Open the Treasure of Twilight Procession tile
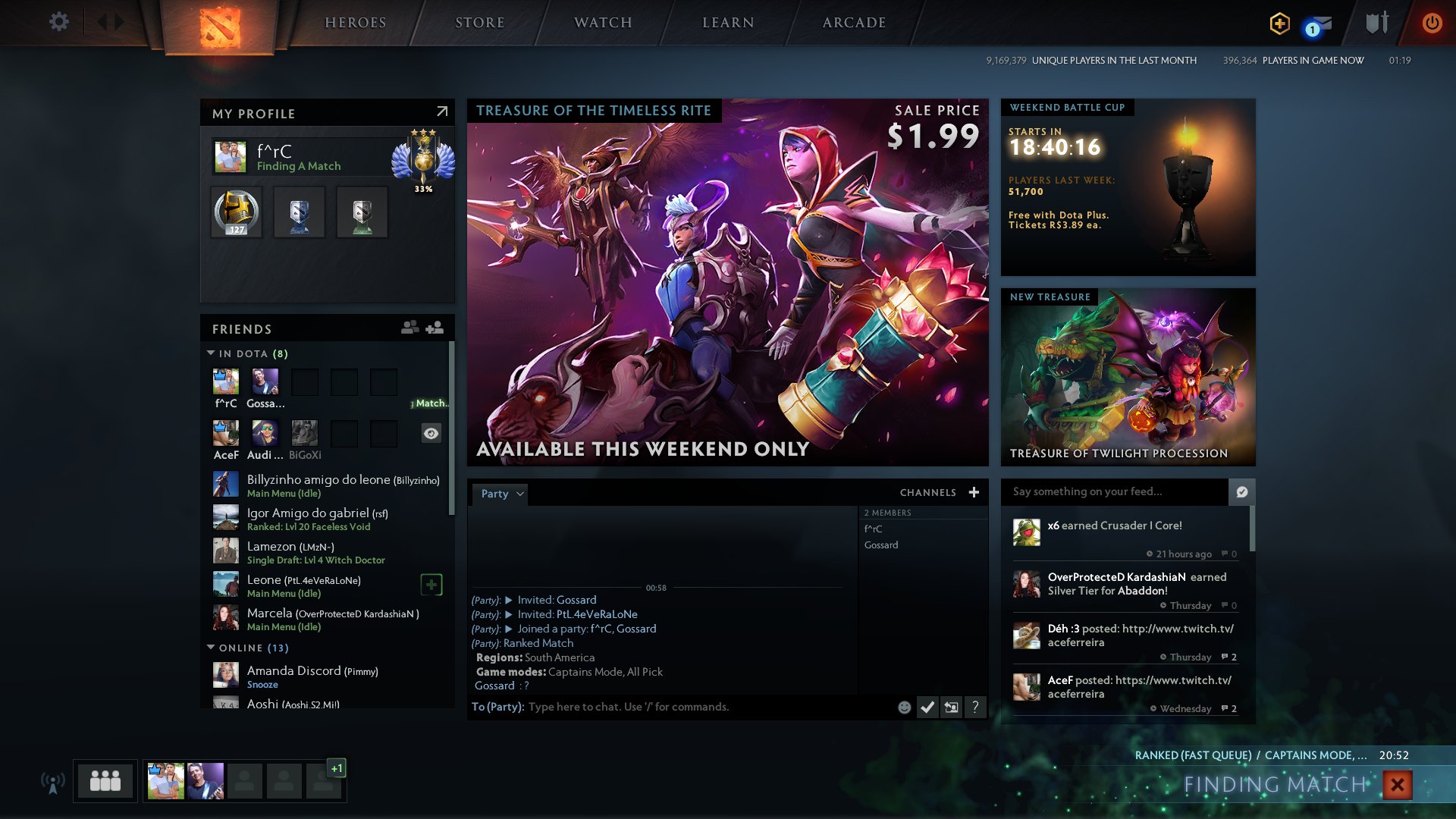Screen dimensions: 1456x819 pyautogui.click(x=1128, y=377)
